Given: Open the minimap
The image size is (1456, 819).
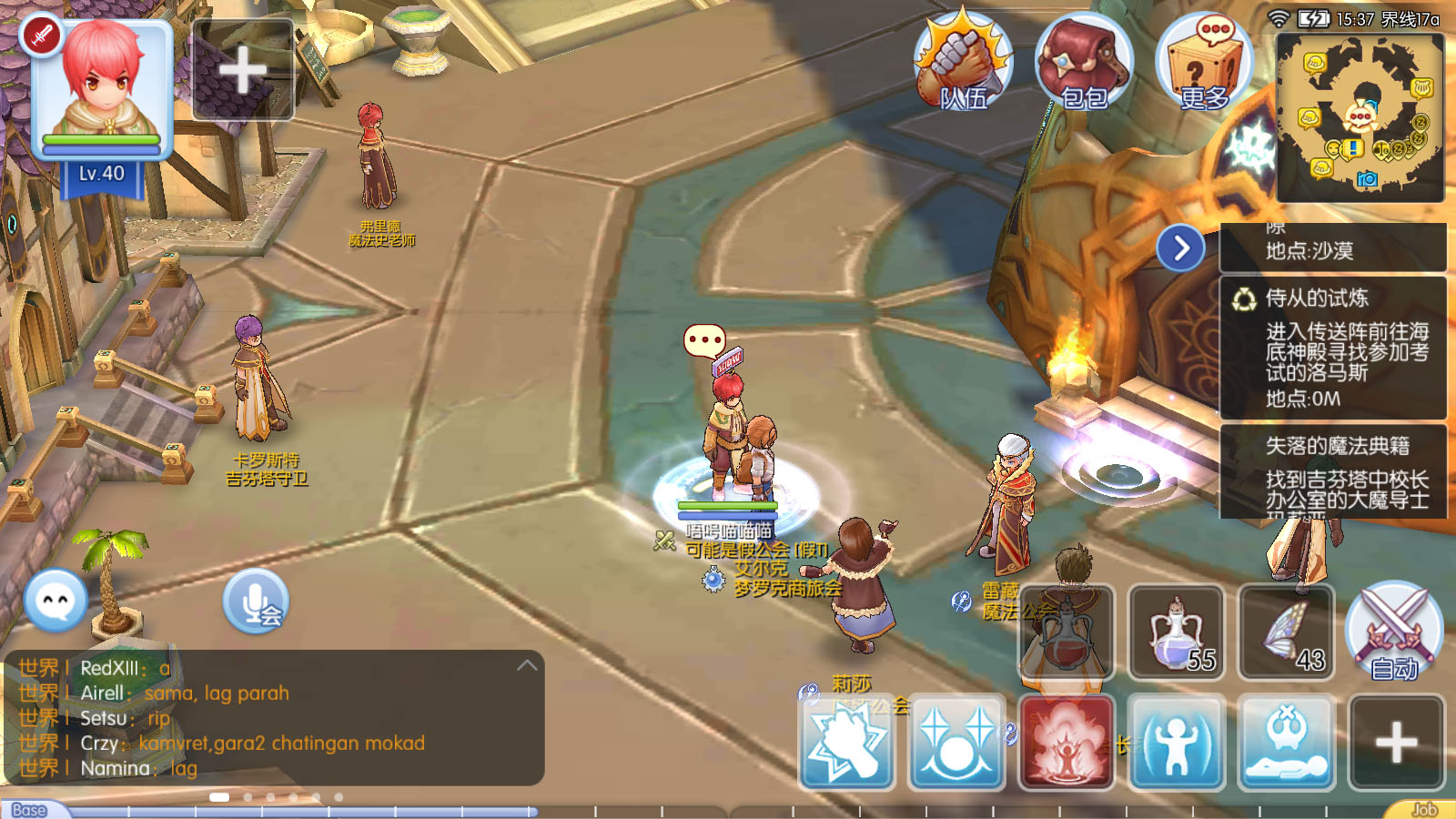Looking at the screenshot, I should pyautogui.click(x=1360, y=116).
